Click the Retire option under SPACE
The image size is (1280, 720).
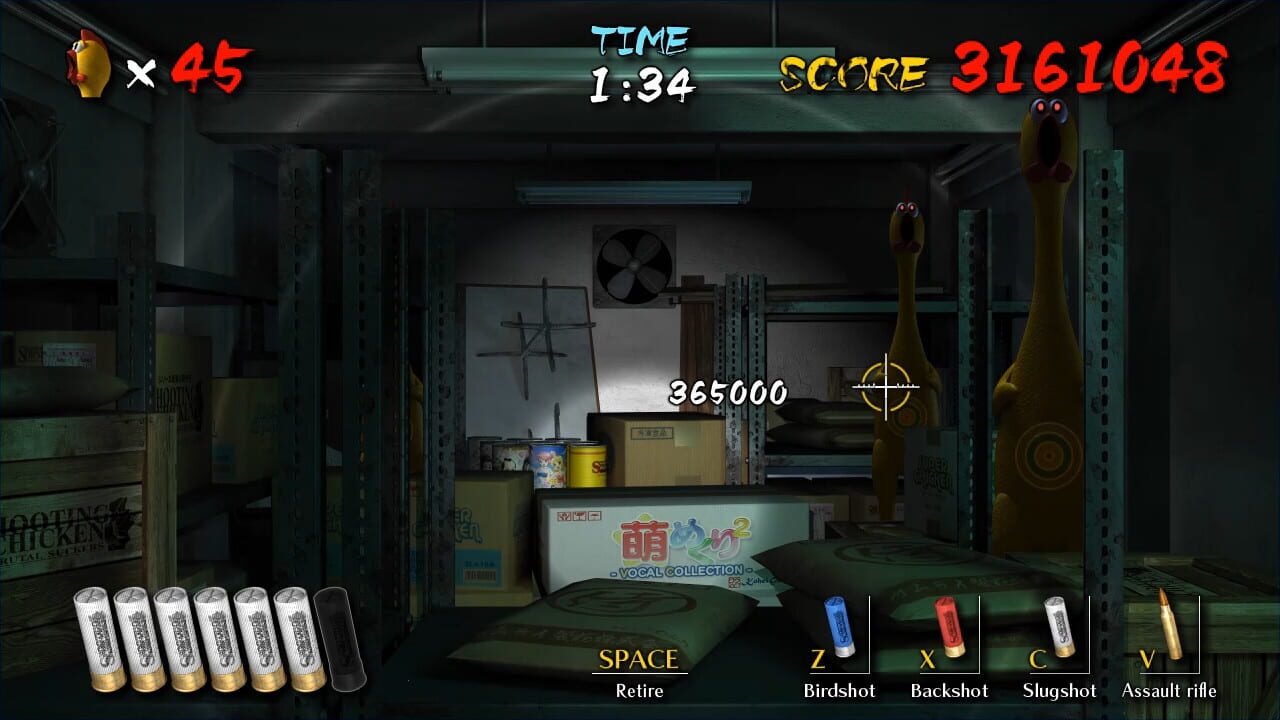[x=639, y=690]
